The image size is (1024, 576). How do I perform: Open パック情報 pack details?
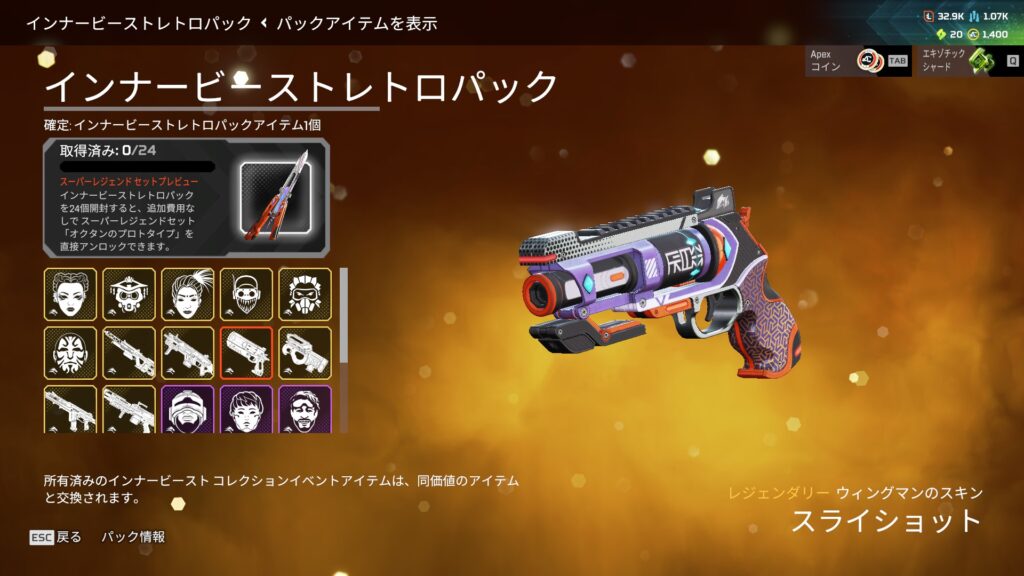133,537
